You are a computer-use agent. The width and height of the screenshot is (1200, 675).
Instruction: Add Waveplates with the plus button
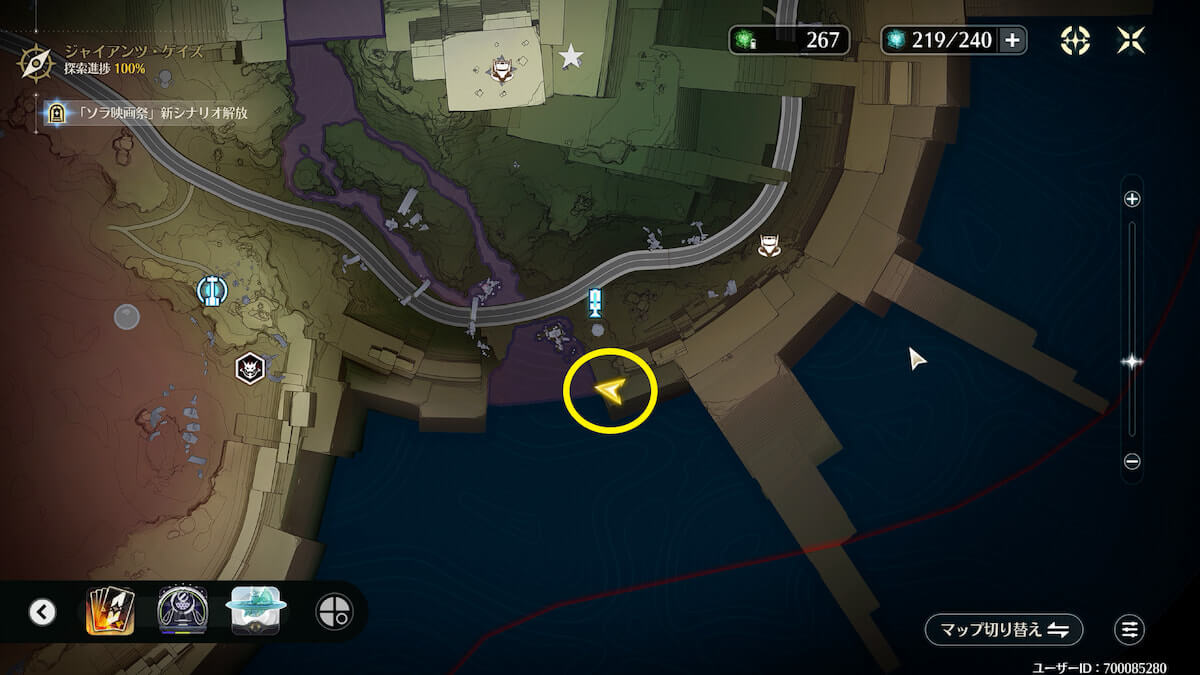click(1012, 40)
